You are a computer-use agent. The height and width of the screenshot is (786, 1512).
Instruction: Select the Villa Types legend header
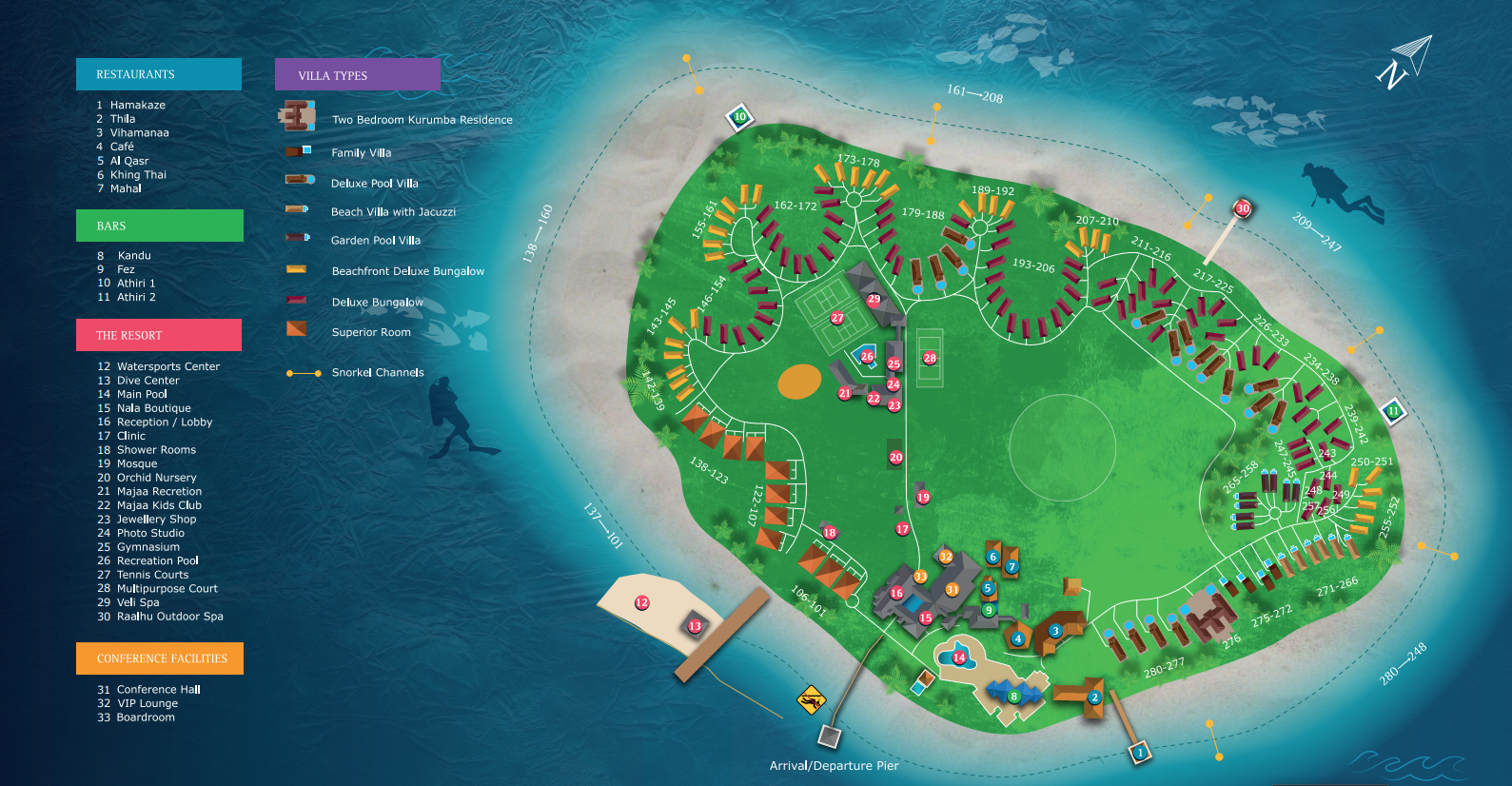pyautogui.click(x=357, y=75)
